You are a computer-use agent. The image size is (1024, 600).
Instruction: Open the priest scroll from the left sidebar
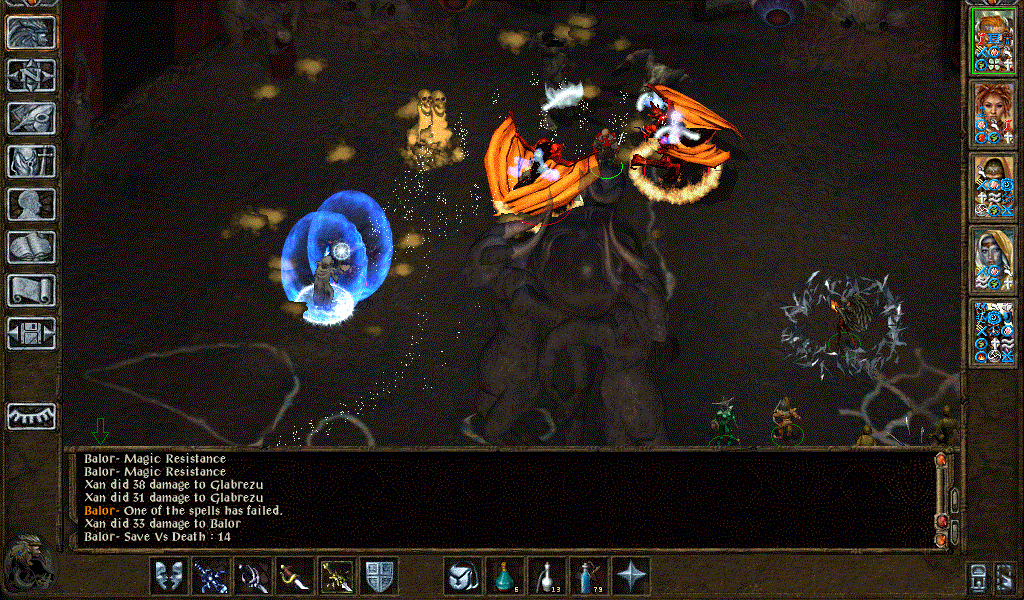[31, 290]
